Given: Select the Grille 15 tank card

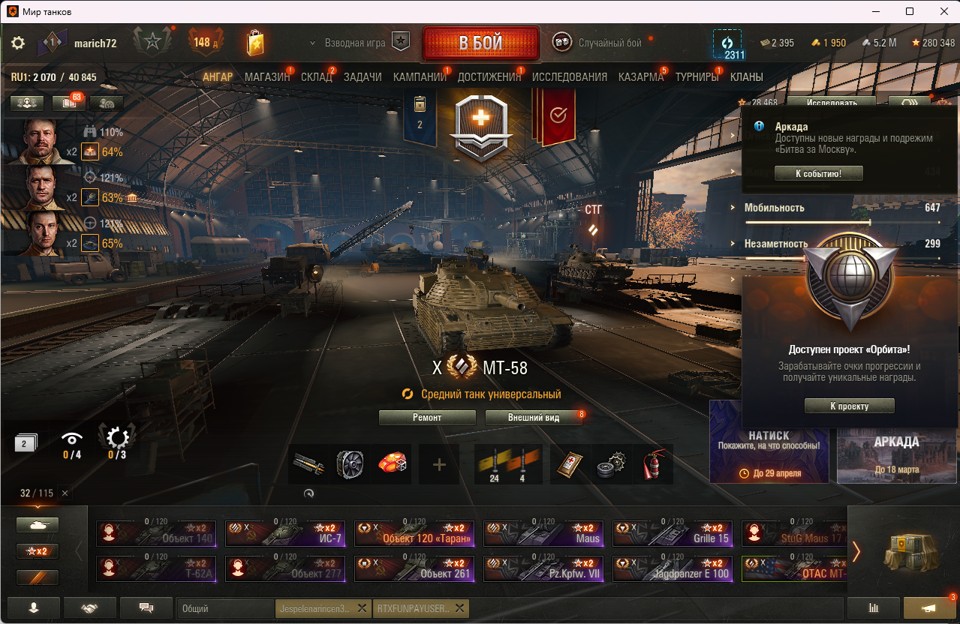Looking at the screenshot, I should (672, 533).
